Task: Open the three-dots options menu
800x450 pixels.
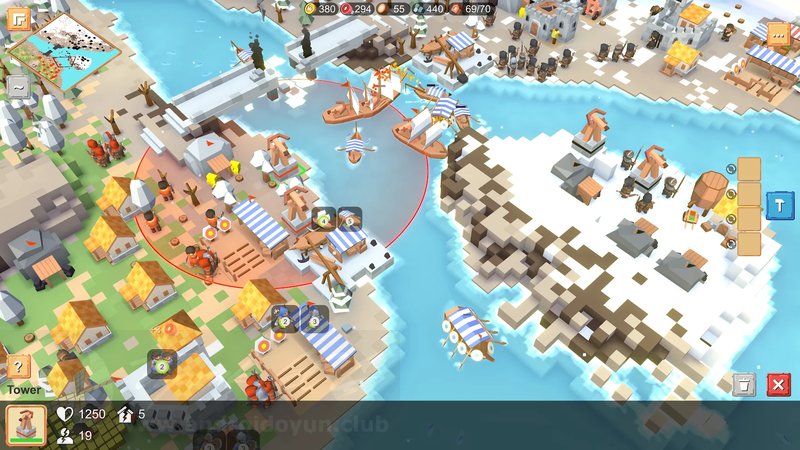Action: [x=779, y=33]
